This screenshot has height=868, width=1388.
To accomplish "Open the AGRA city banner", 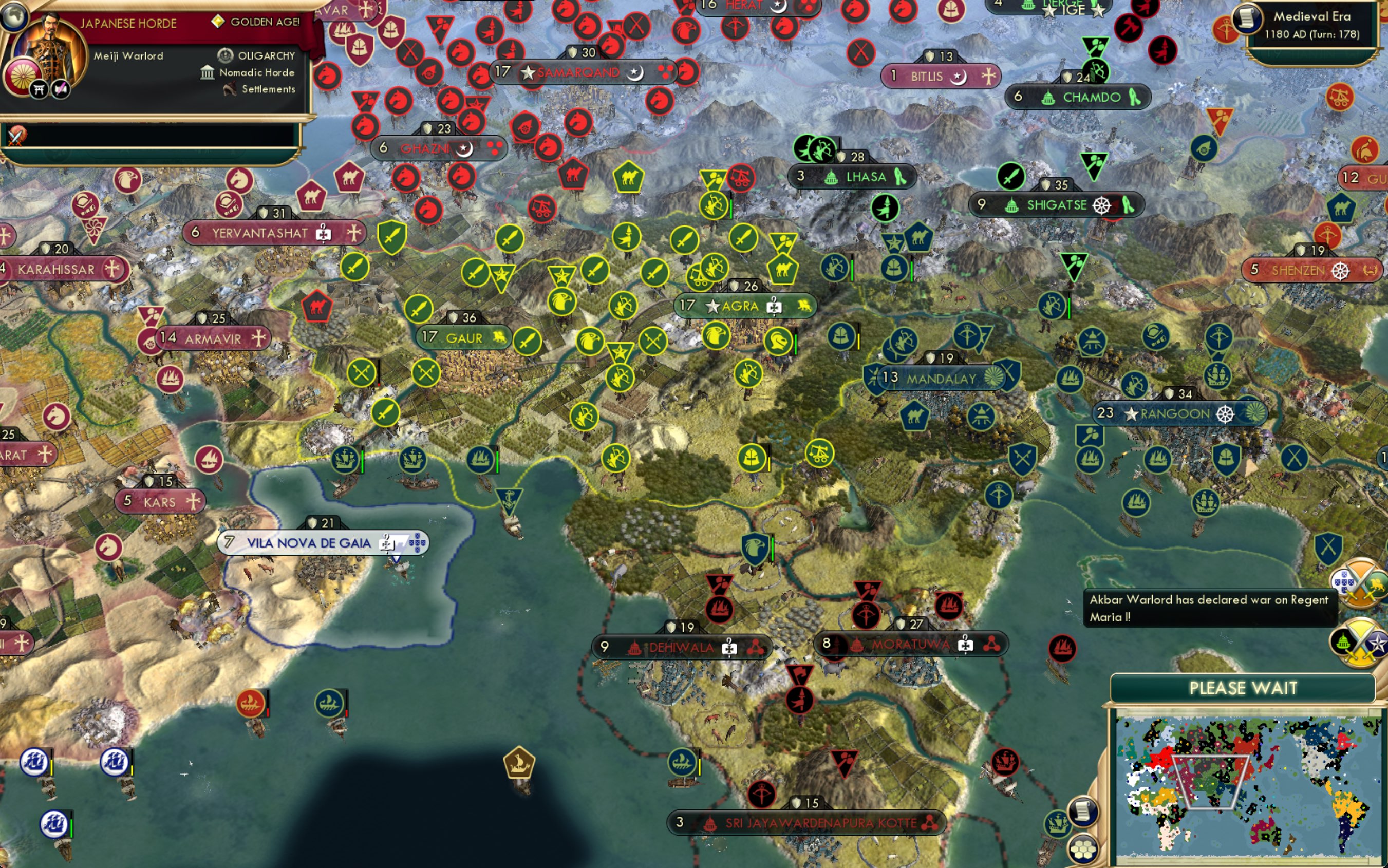I will 744,306.
